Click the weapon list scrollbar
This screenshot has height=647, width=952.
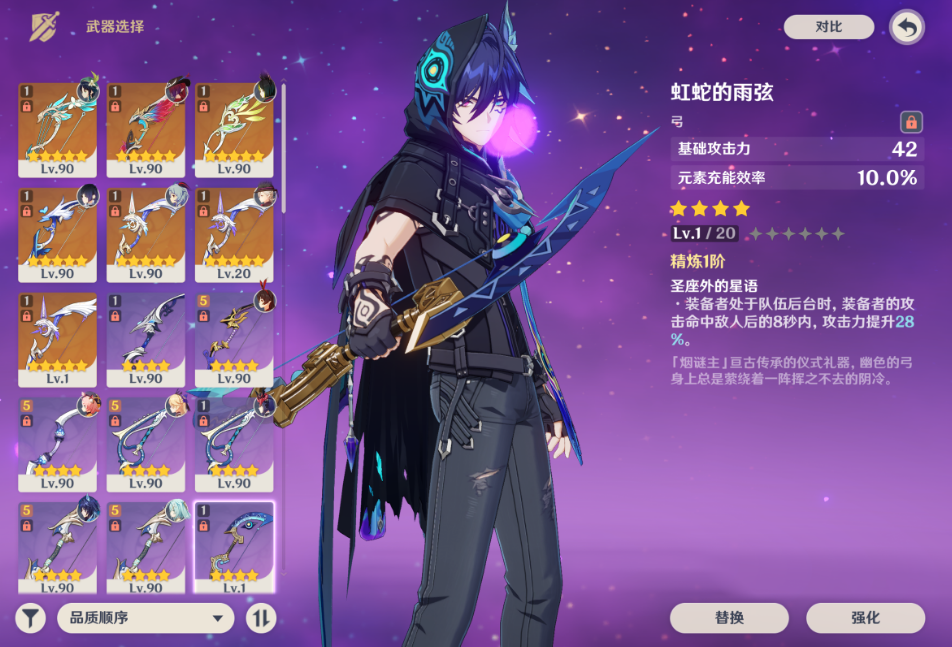coord(283,150)
